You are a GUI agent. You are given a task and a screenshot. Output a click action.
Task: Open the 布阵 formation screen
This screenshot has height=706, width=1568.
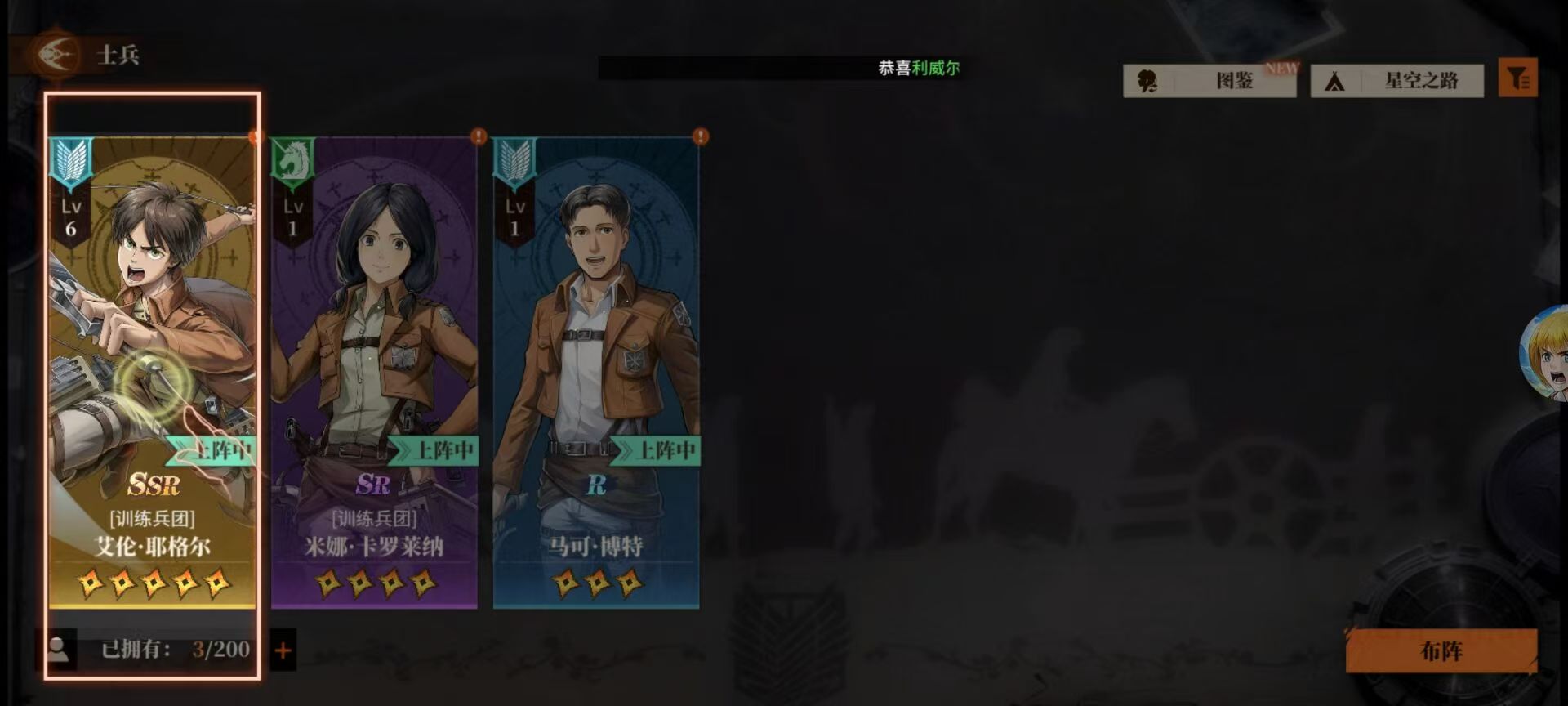(x=1441, y=651)
